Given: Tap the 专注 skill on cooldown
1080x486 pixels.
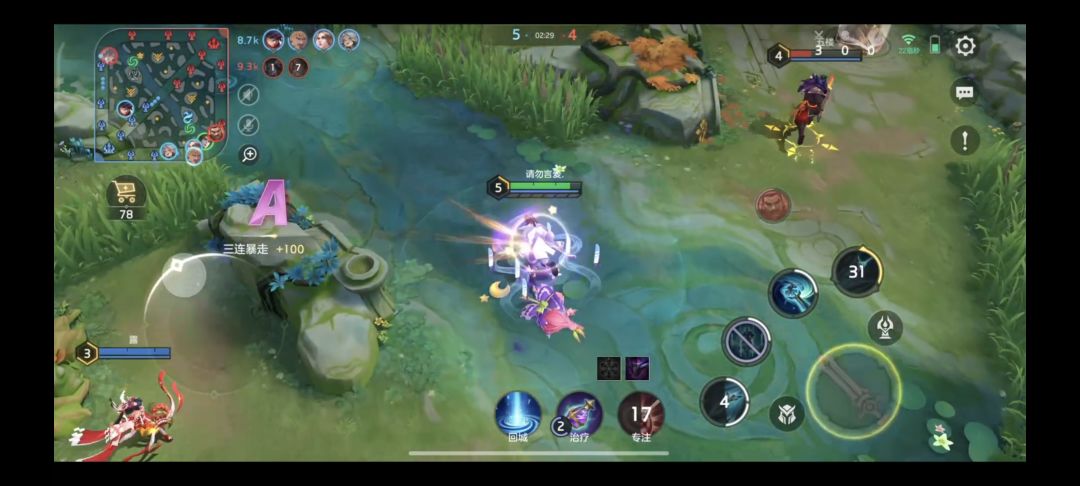Looking at the screenshot, I should point(641,413).
